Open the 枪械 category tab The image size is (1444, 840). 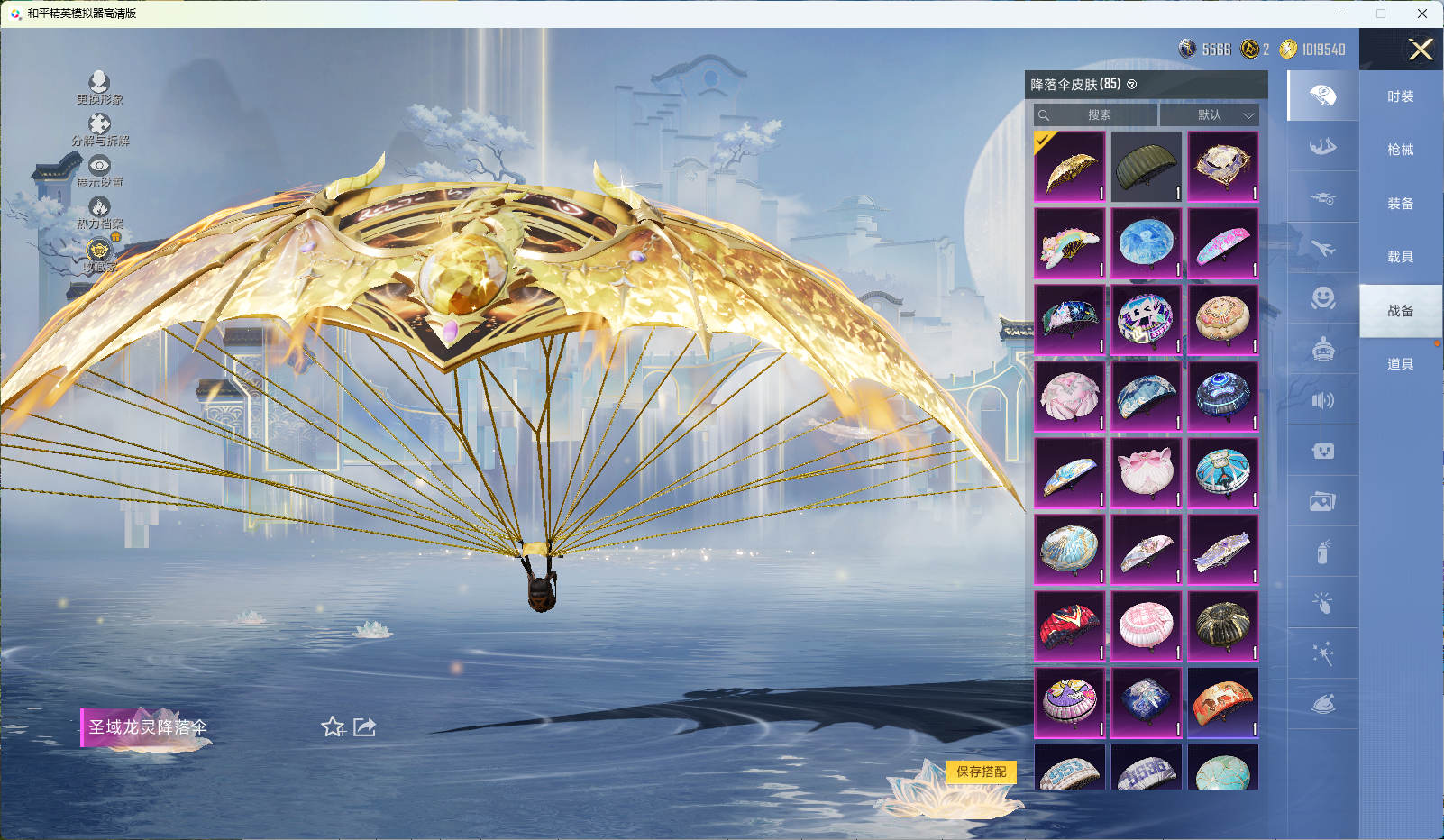[1400, 150]
